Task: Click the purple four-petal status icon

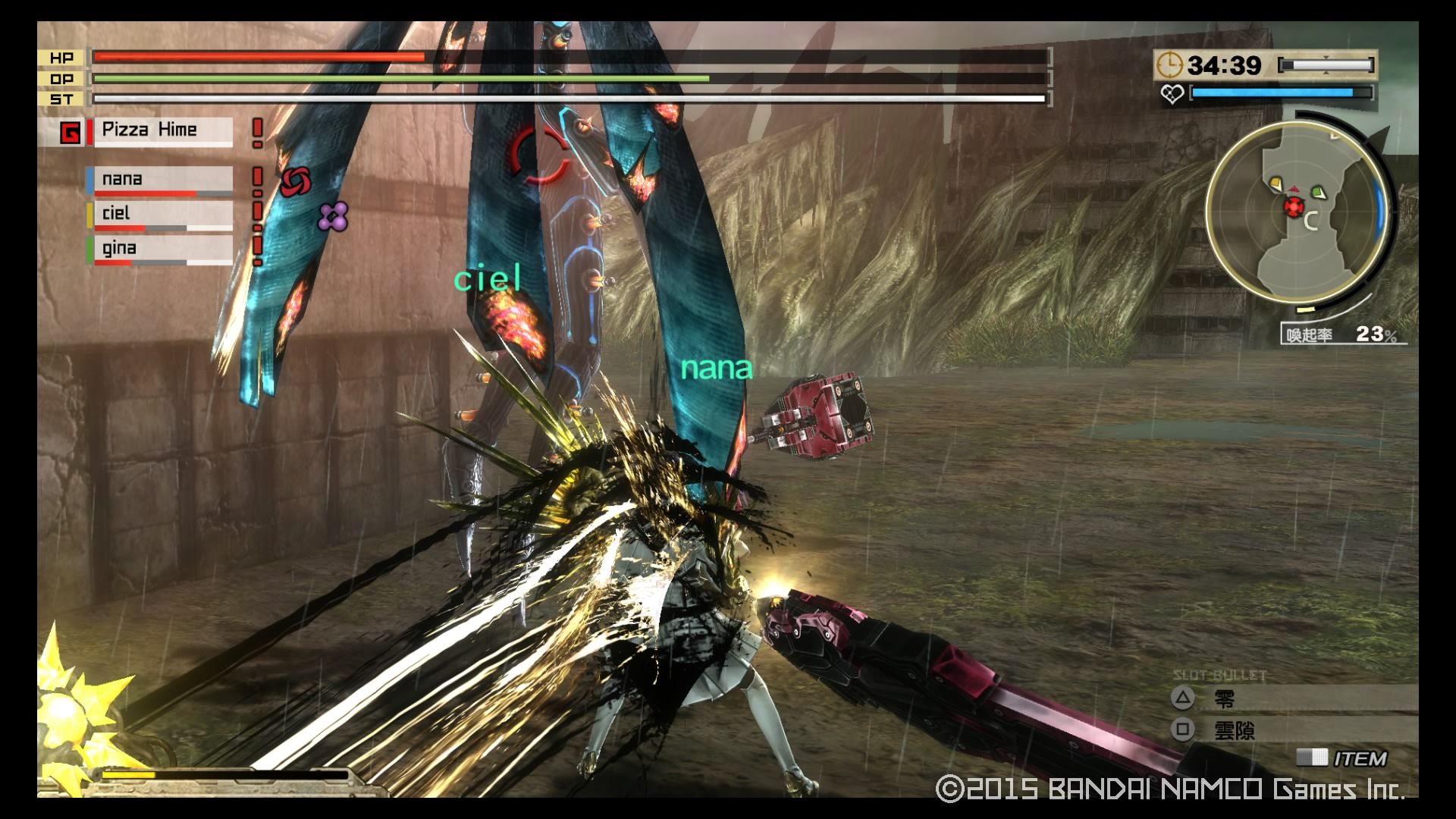Action: (x=333, y=217)
